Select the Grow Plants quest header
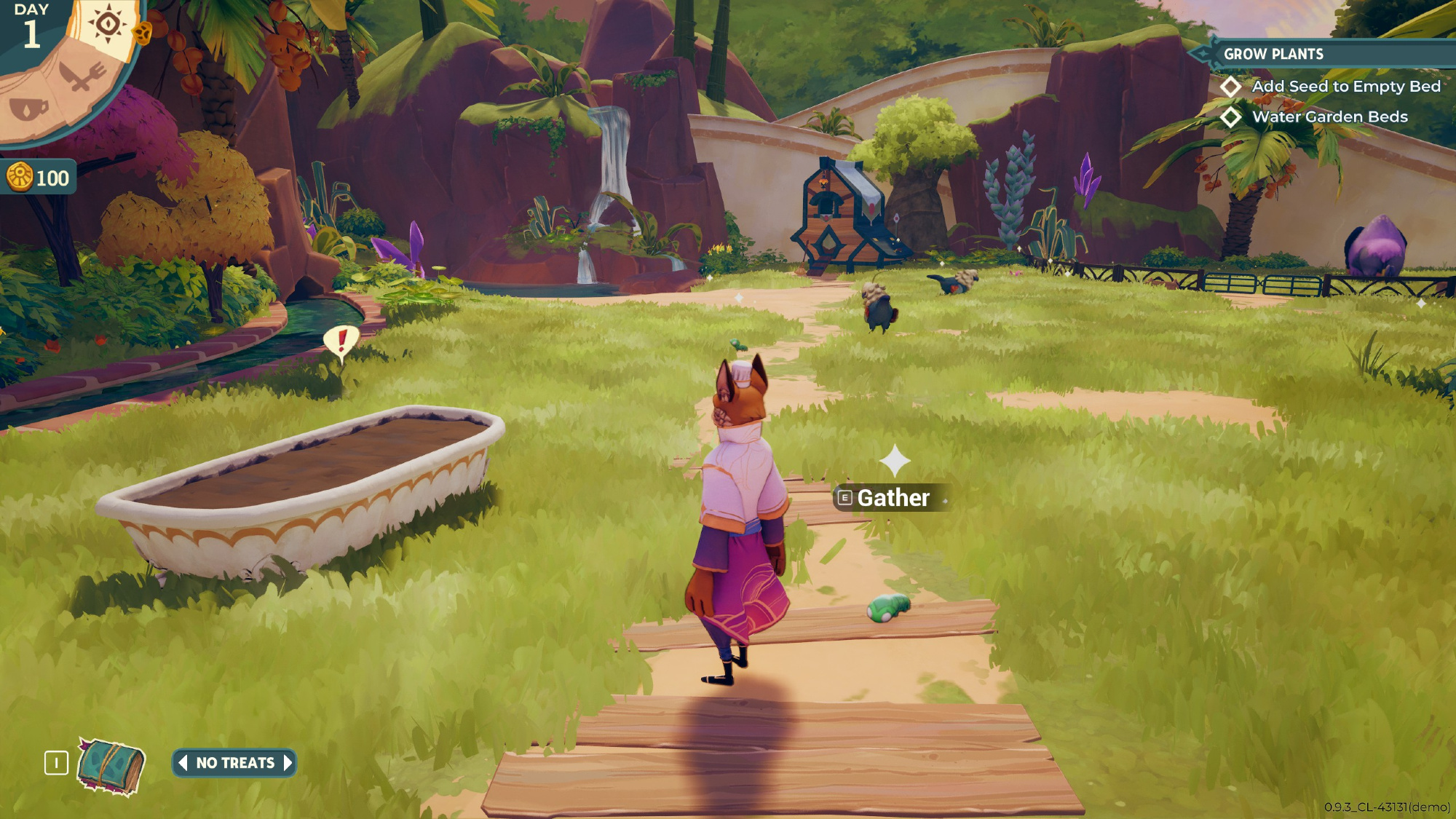Viewport: 1456px width, 819px height. pos(1273,54)
